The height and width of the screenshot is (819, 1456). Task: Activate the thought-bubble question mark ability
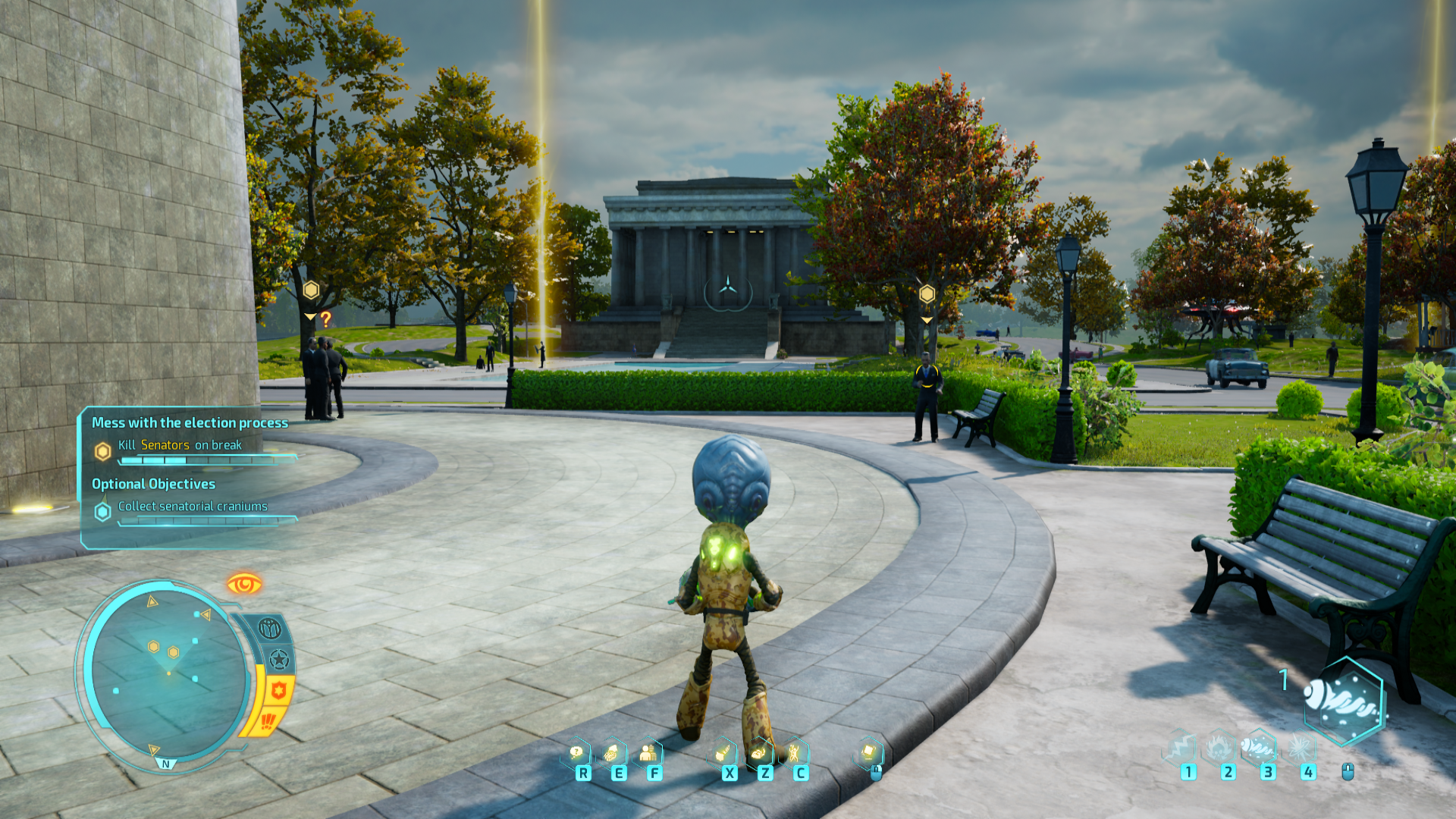(x=578, y=753)
